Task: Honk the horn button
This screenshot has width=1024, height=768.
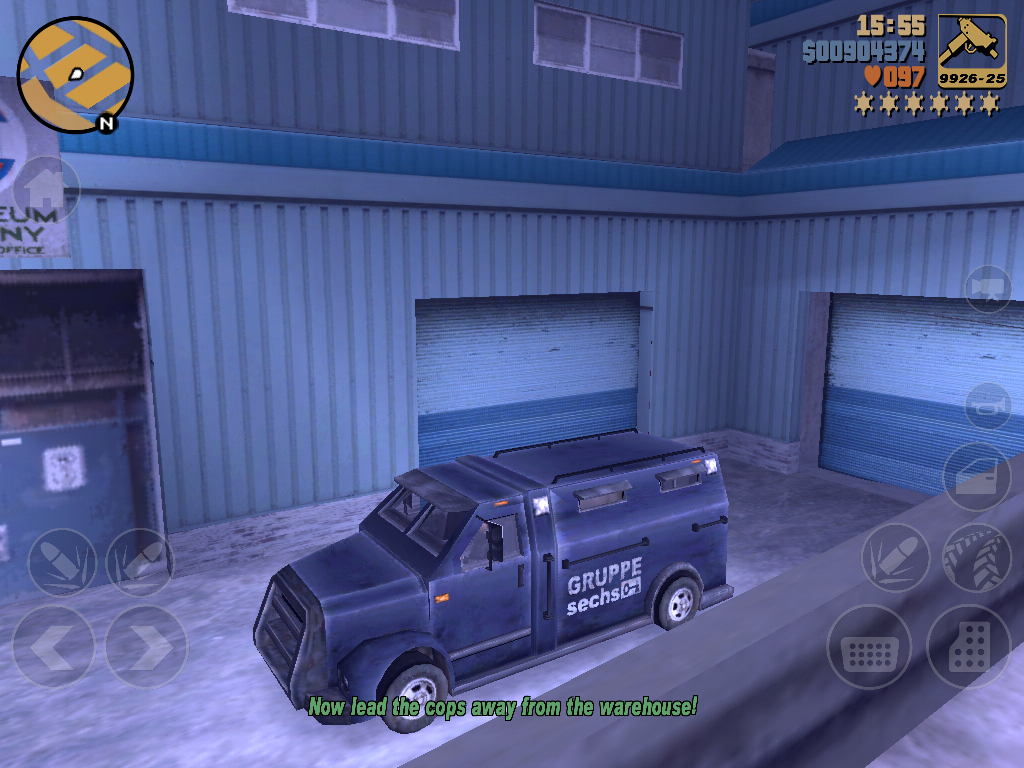Action: point(988,406)
